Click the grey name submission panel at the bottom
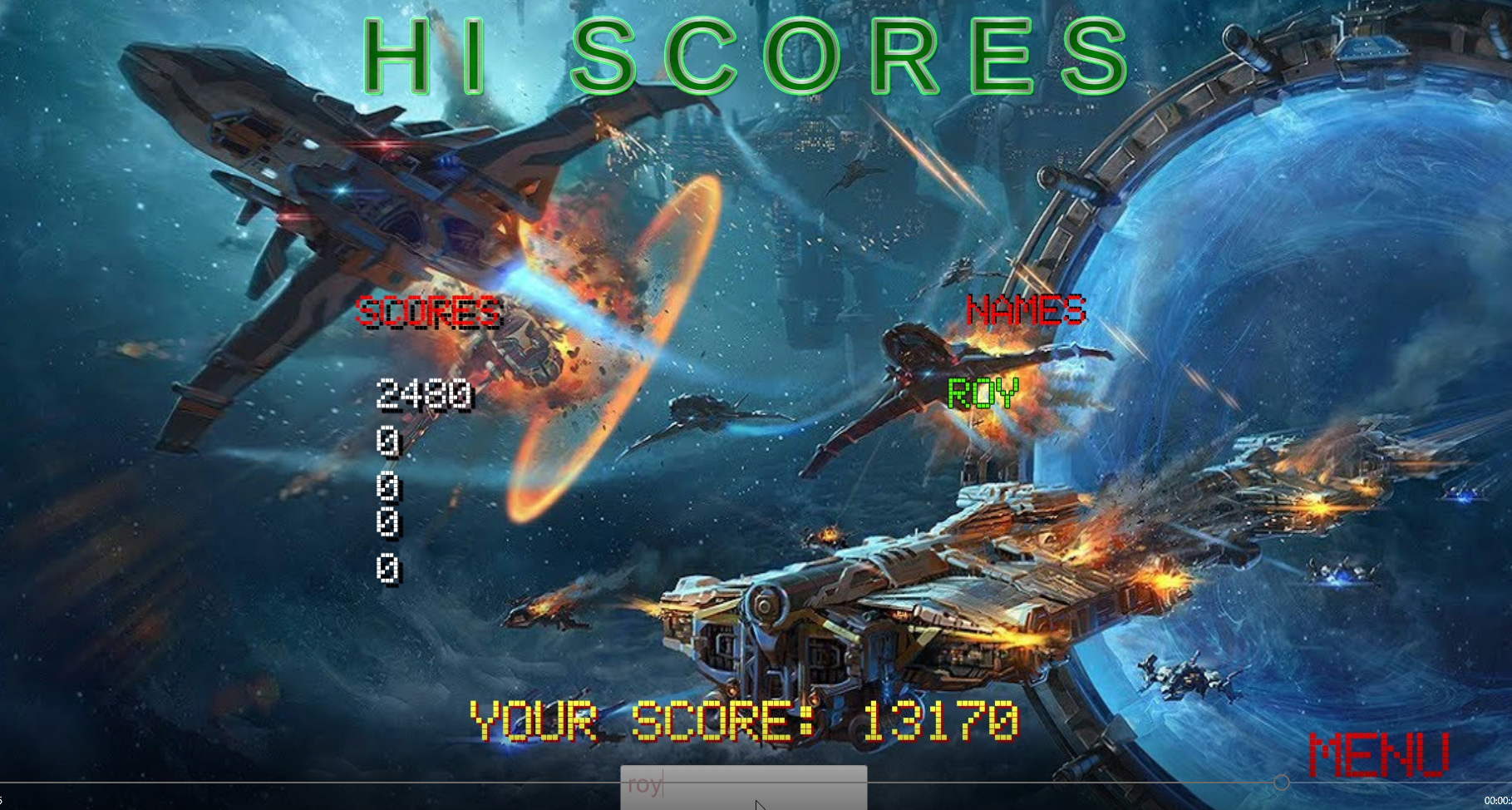 [x=743, y=788]
